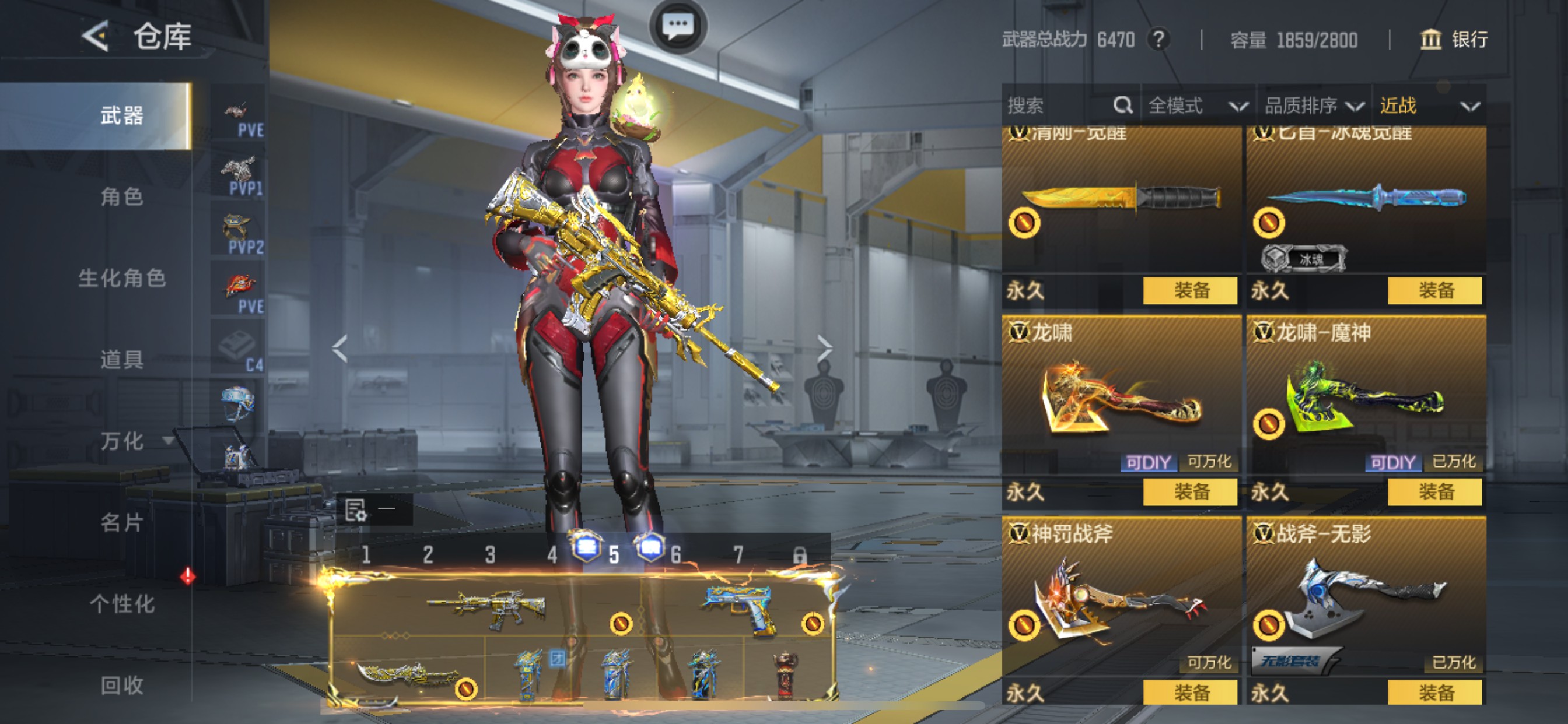Select the 武器 weapons category

coord(122,115)
